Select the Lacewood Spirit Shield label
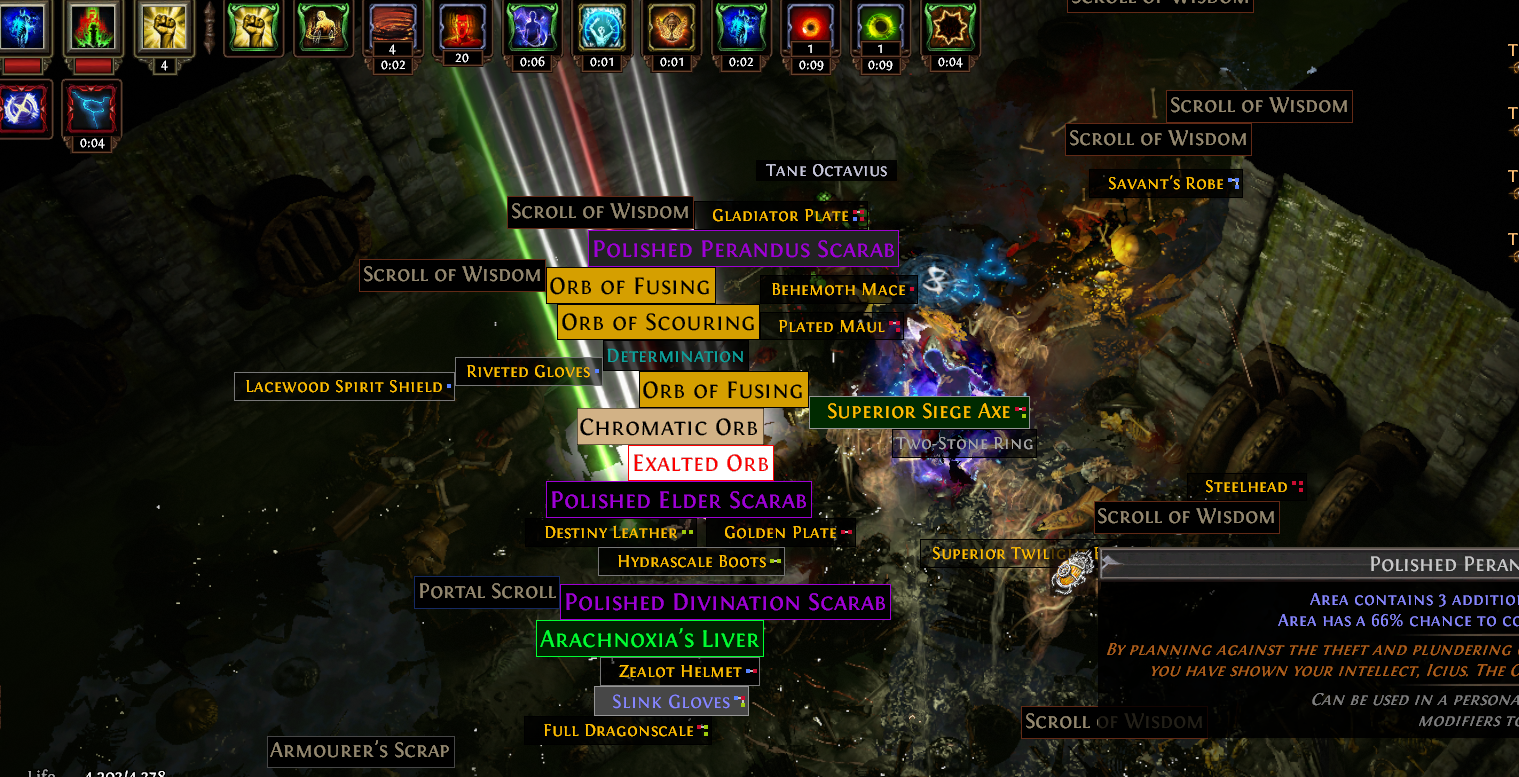This screenshot has width=1519, height=777. tap(344, 387)
